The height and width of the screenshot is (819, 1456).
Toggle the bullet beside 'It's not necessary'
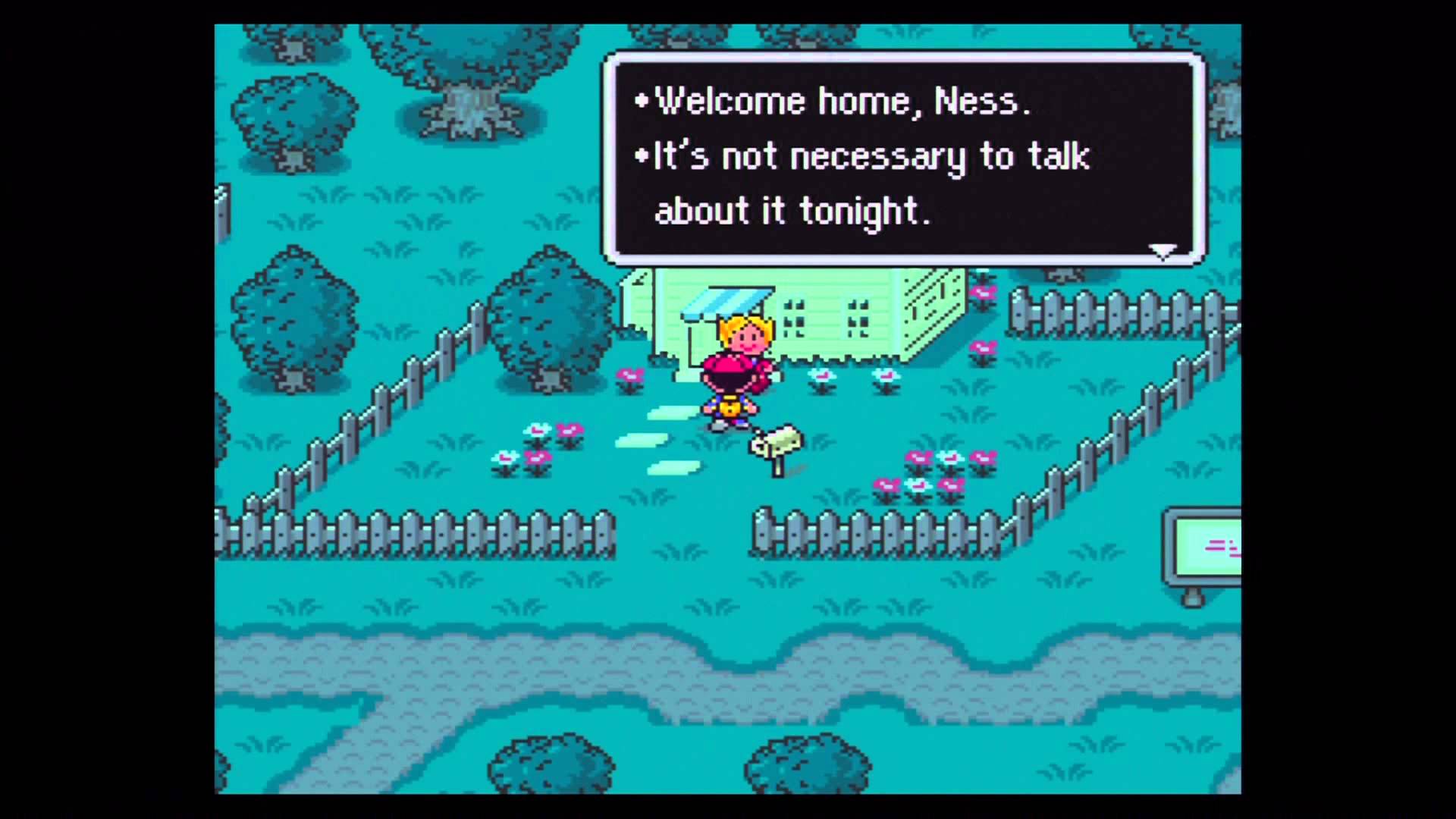click(x=639, y=155)
